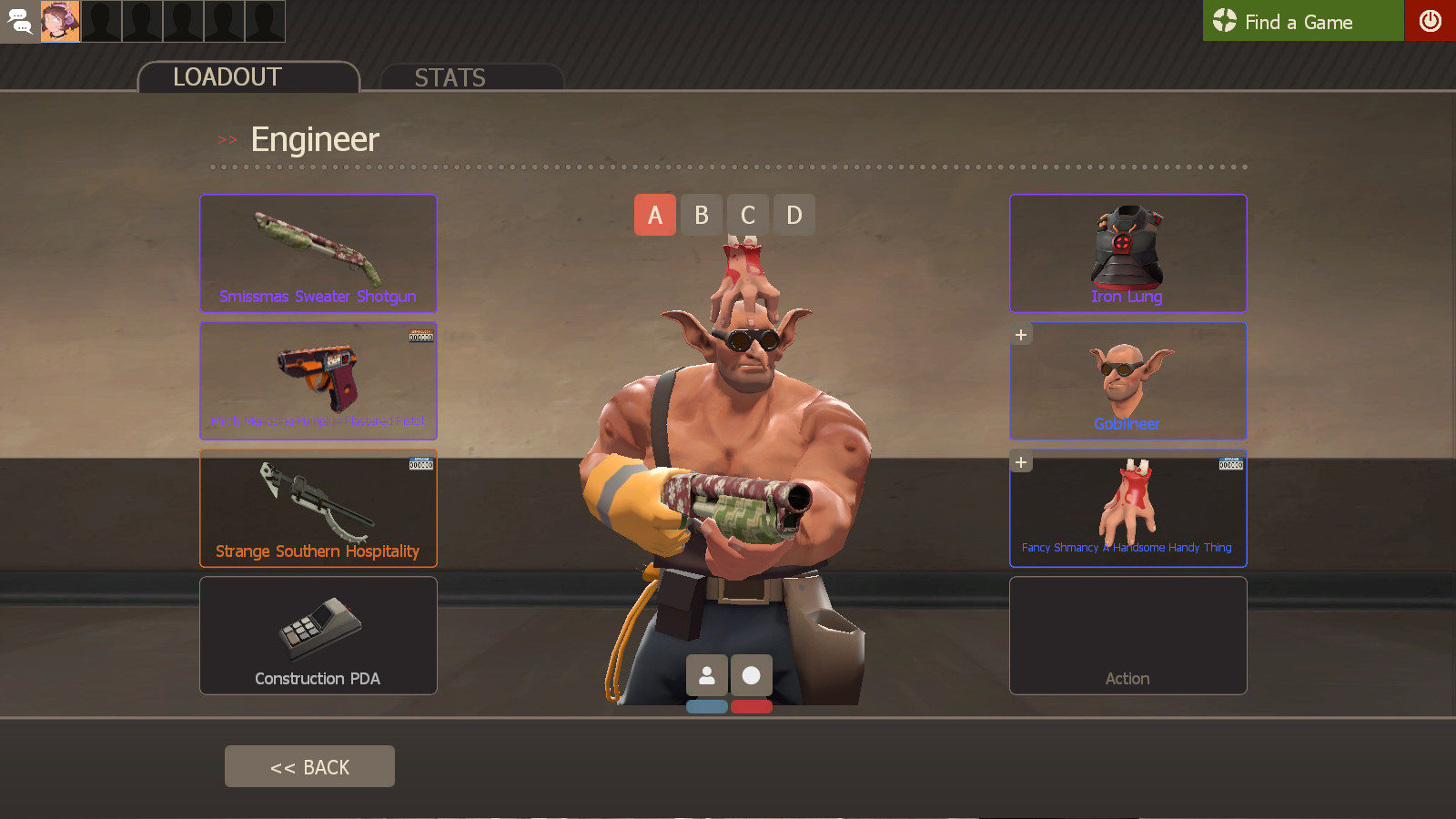Open the Mildly Menacing Pumpkin Plastered Pistol slot
This screenshot has width=1456, height=819.
pyautogui.click(x=318, y=380)
